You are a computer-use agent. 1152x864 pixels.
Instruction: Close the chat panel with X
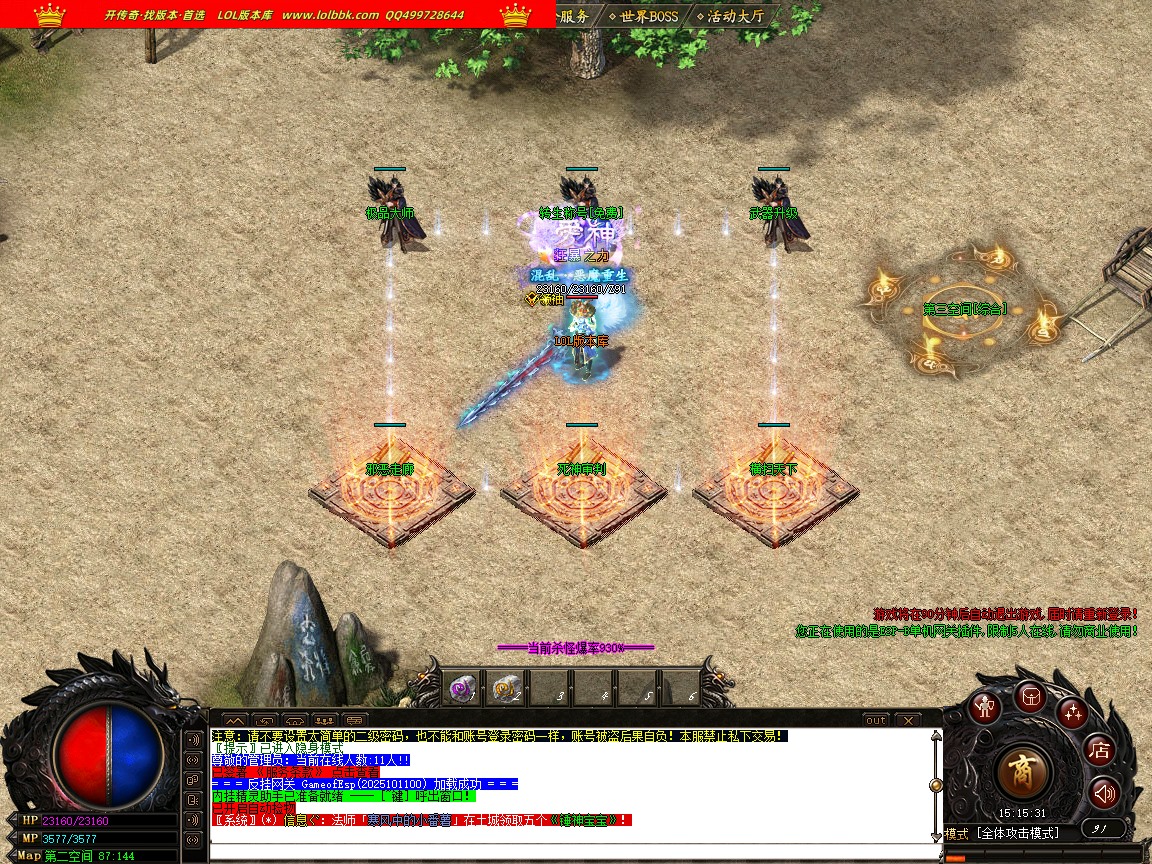907,720
